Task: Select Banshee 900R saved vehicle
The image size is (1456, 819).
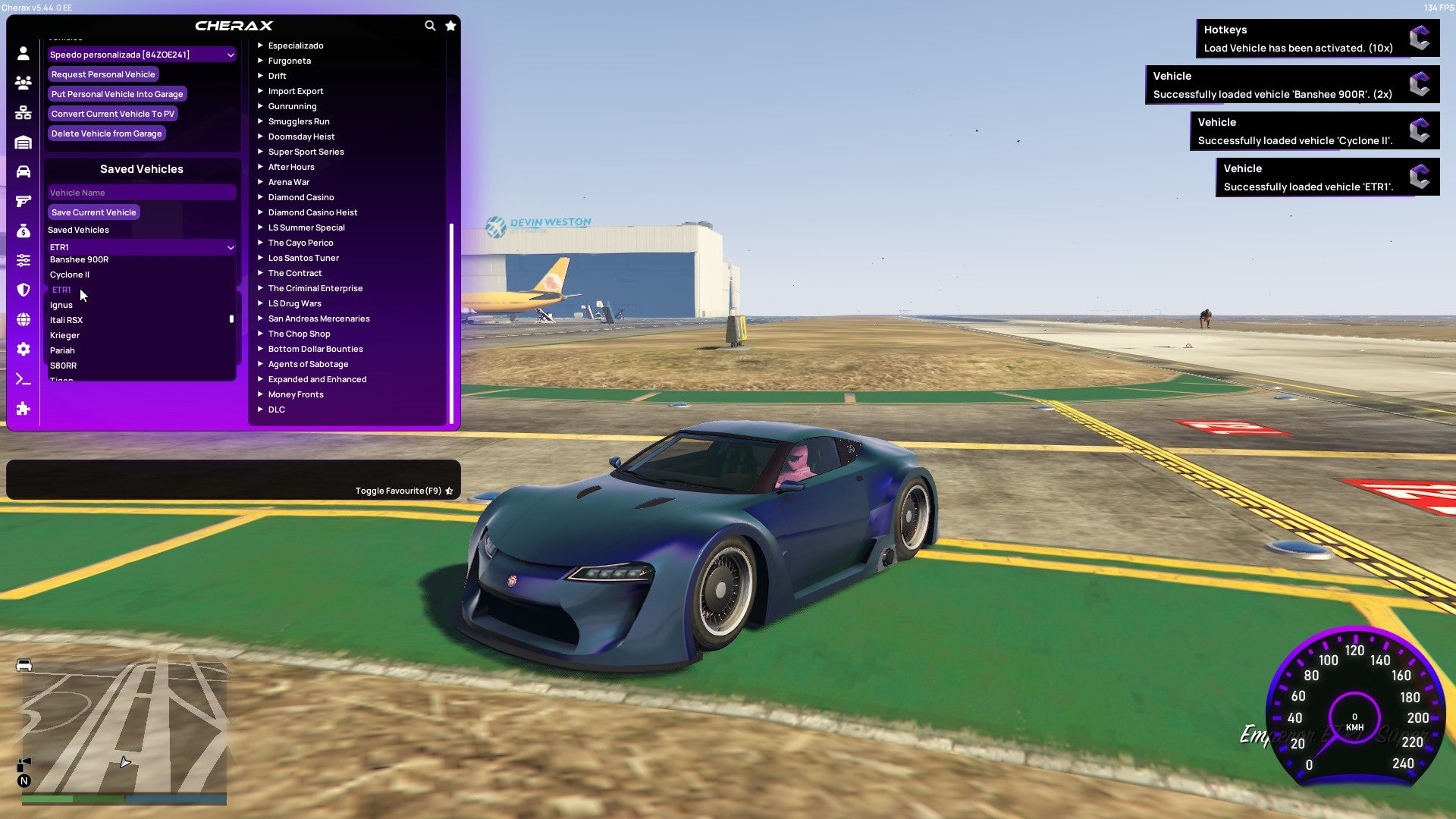Action: pos(79,259)
